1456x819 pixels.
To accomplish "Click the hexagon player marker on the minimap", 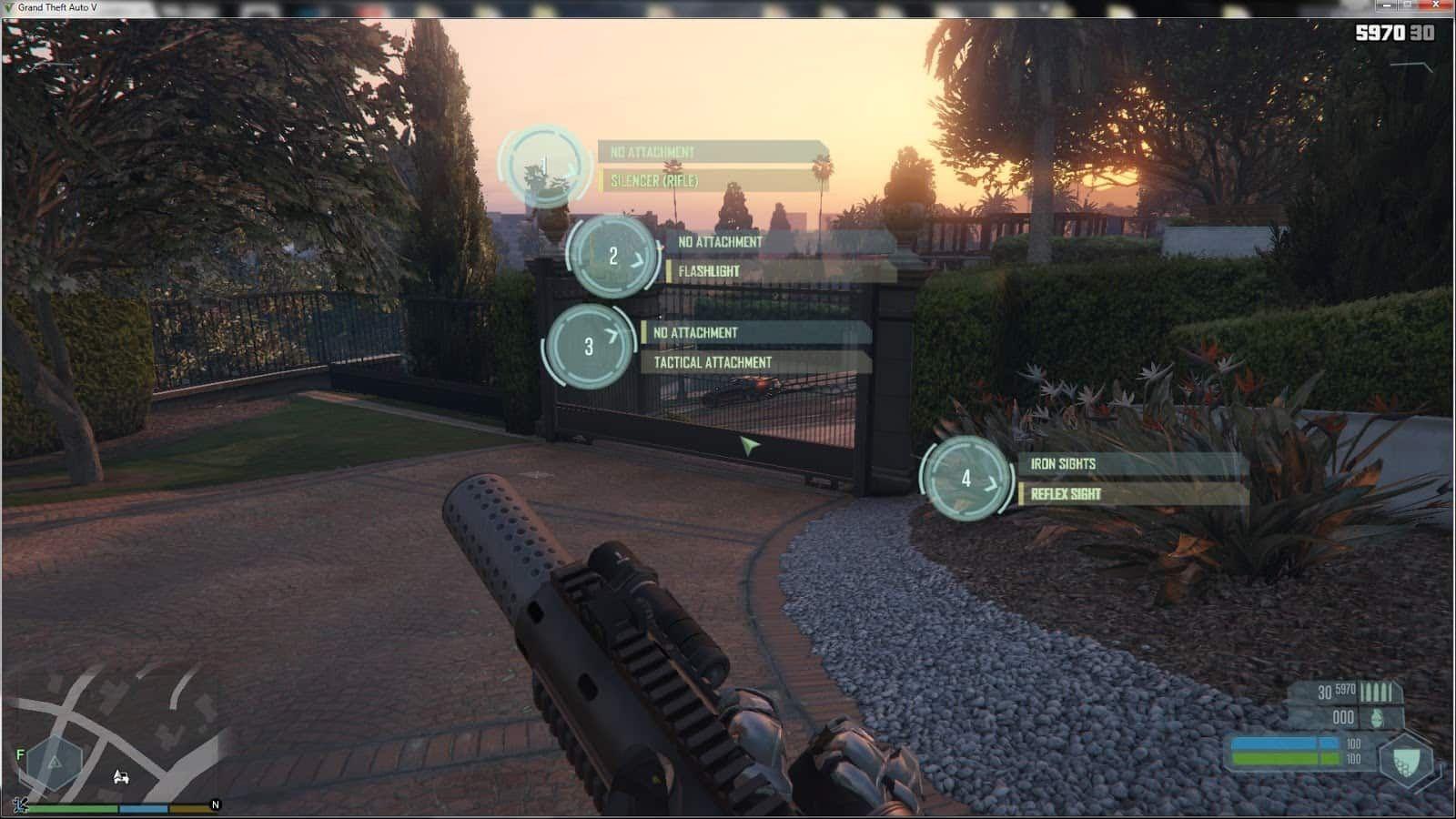I will (x=55, y=763).
